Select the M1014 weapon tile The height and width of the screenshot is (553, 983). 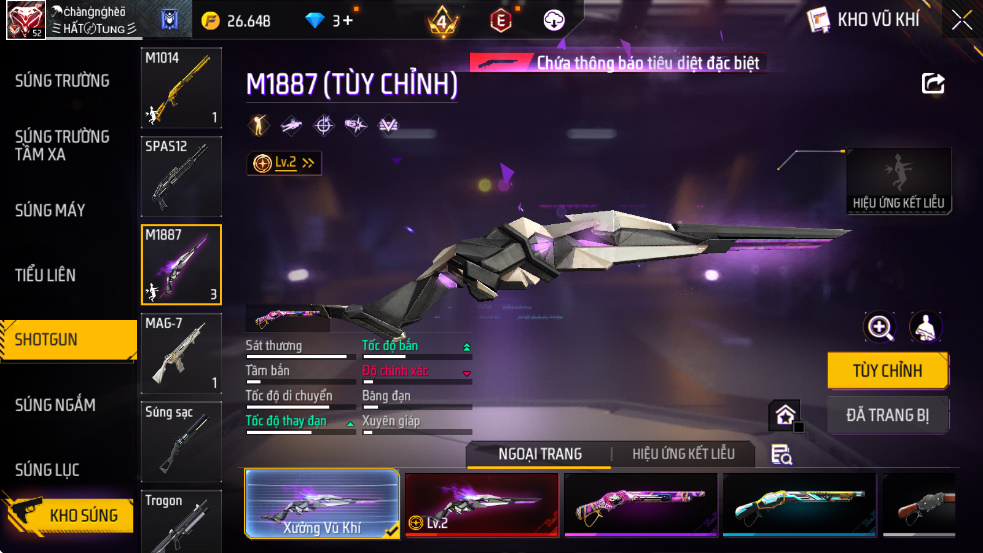(x=181, y=88)
